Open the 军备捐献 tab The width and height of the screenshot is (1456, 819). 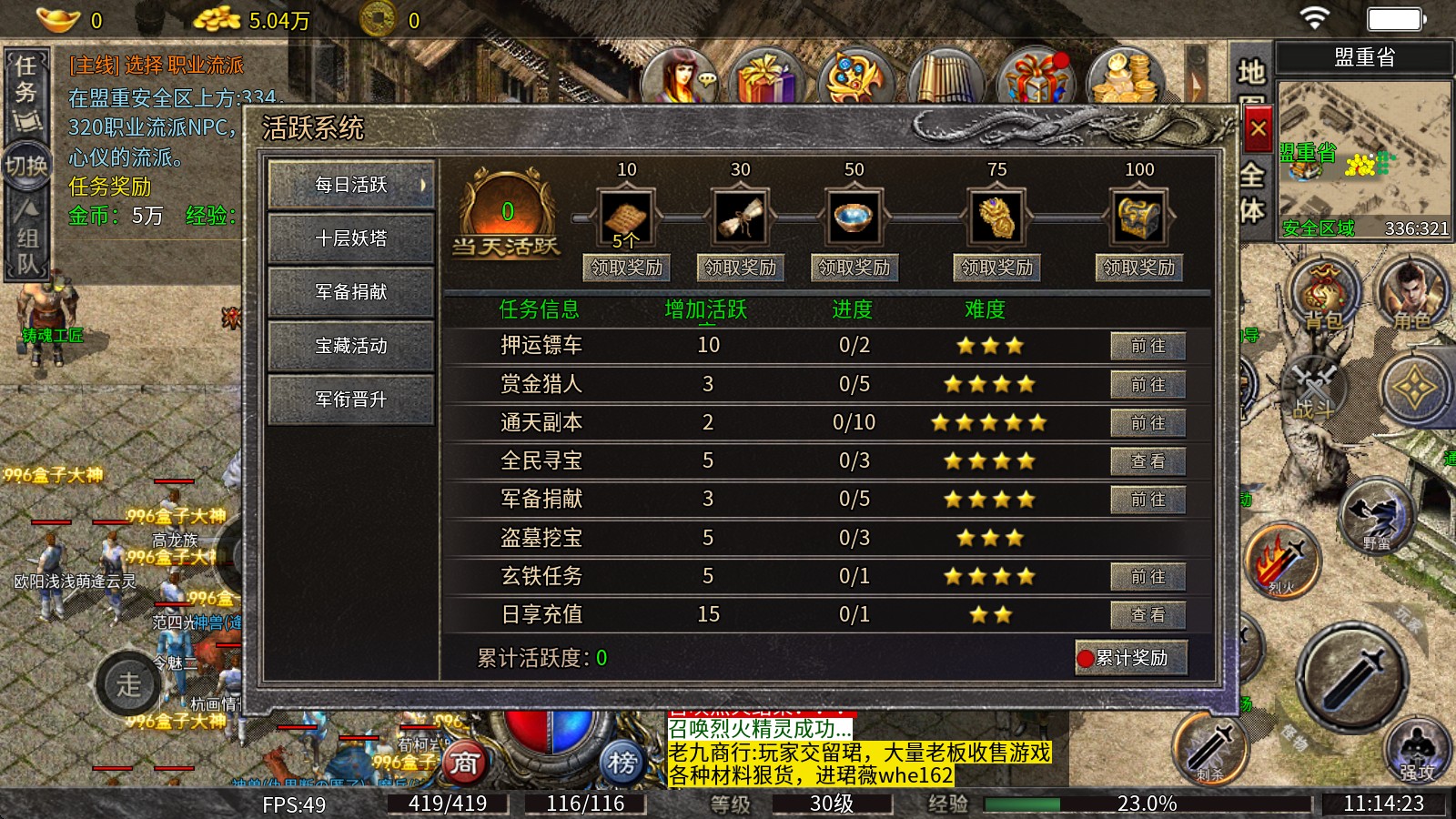point(351,292)
